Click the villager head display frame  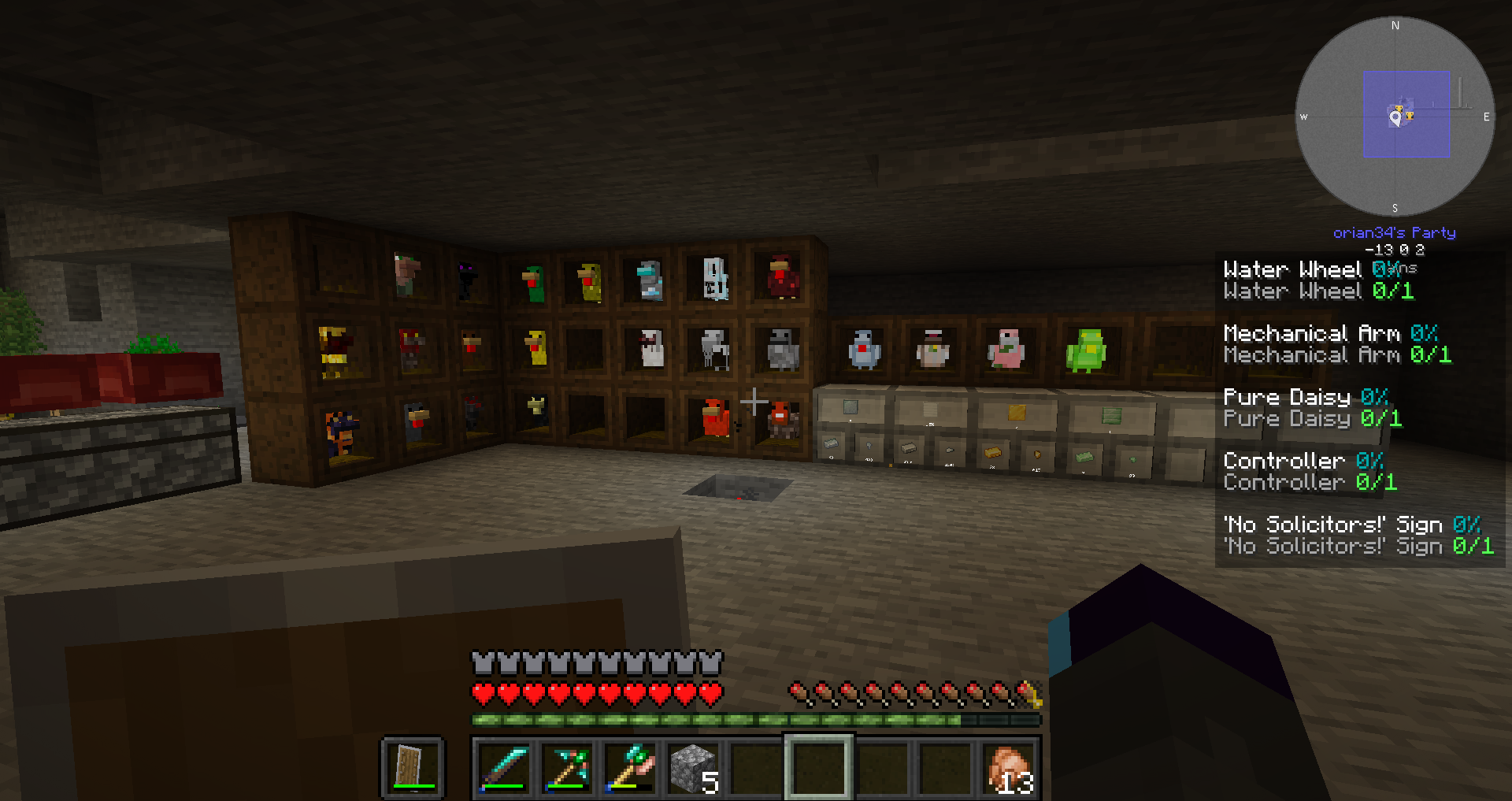click(x=408, y=273)
